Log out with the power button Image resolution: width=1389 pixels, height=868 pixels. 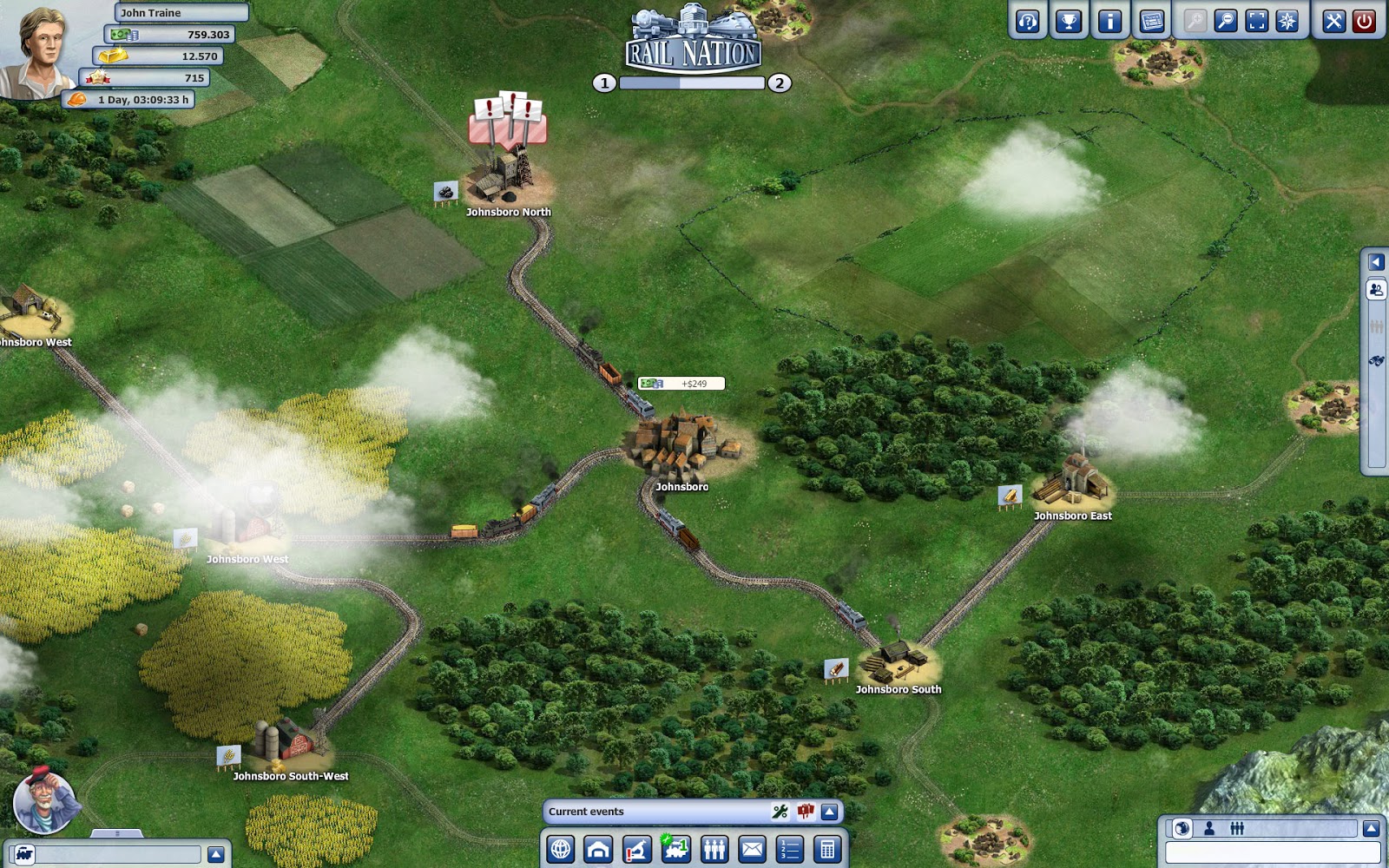click(1363, 22)
